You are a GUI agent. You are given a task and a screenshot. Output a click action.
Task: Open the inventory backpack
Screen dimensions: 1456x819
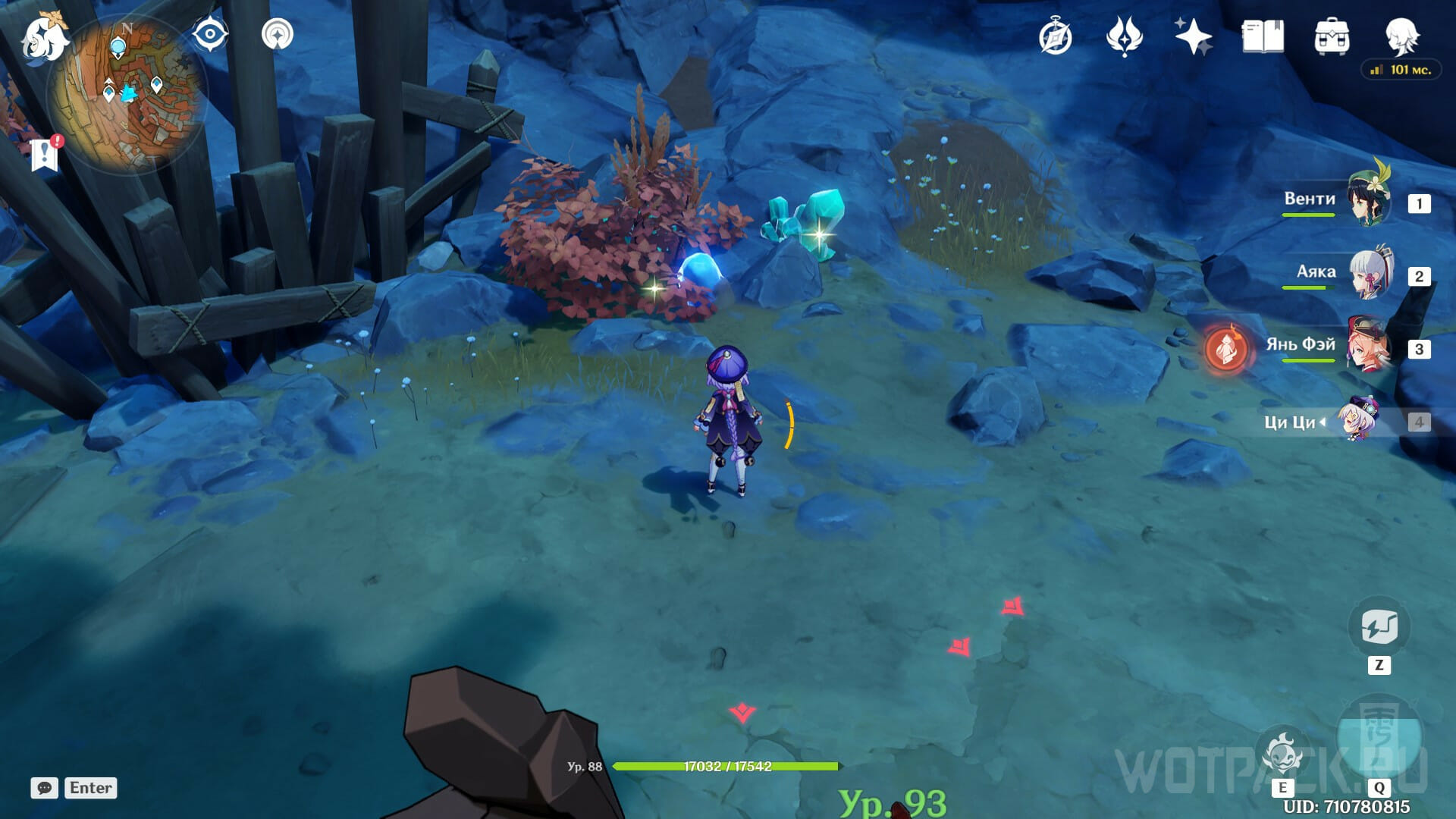click(1332, 36)
